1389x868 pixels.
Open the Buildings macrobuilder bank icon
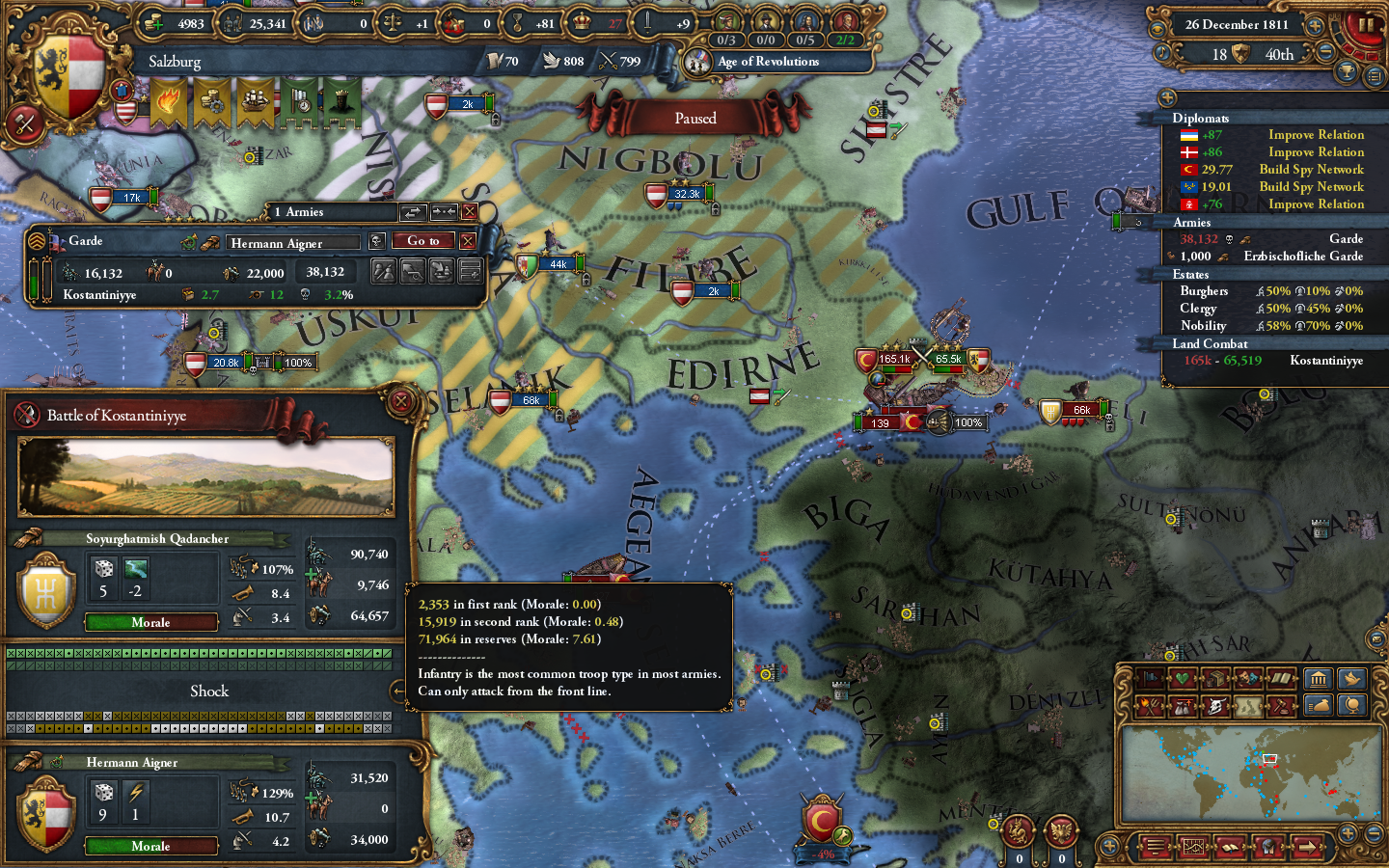(1320, 678)
